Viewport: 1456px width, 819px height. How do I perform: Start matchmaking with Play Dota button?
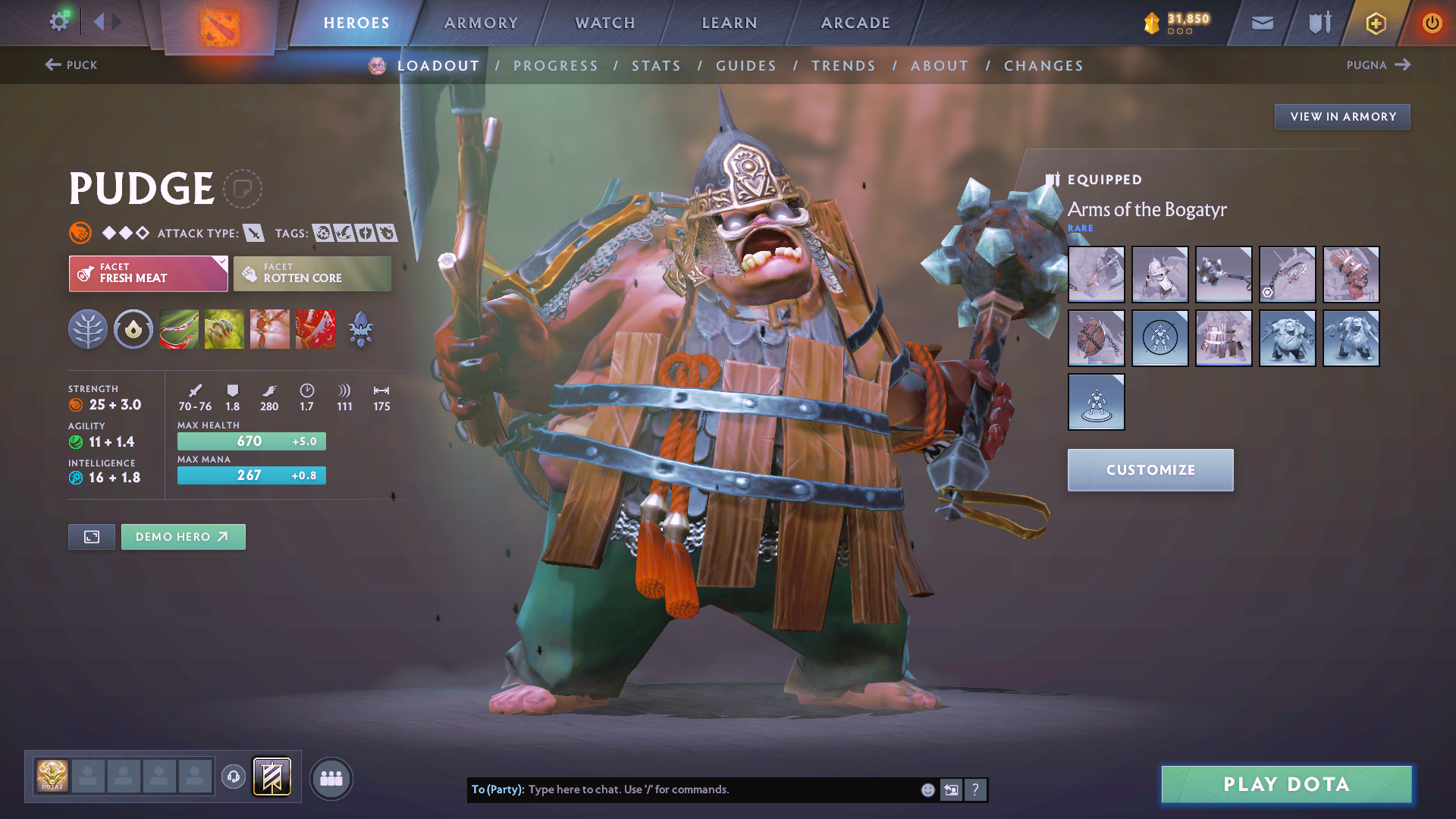coord(1286,784)
